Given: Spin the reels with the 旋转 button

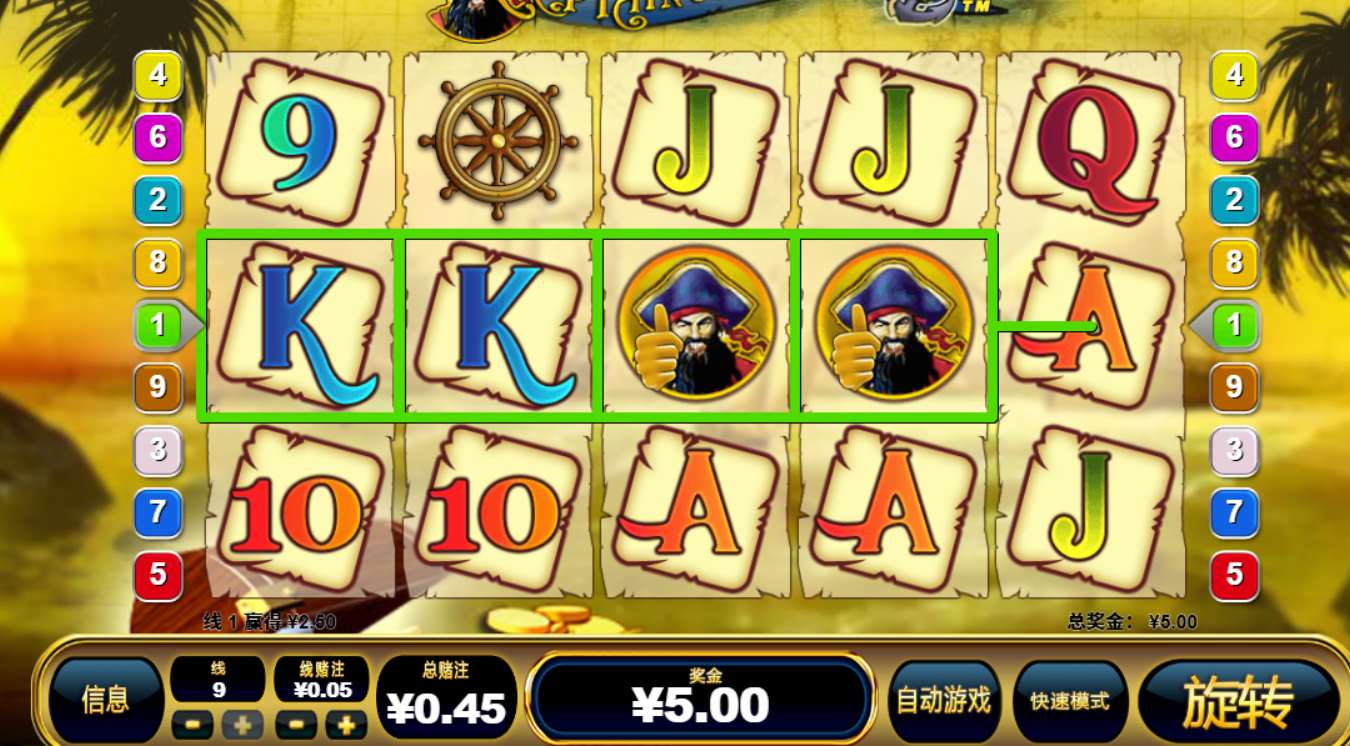Looking at the screenshot, I should click(x=1238, y=701).
